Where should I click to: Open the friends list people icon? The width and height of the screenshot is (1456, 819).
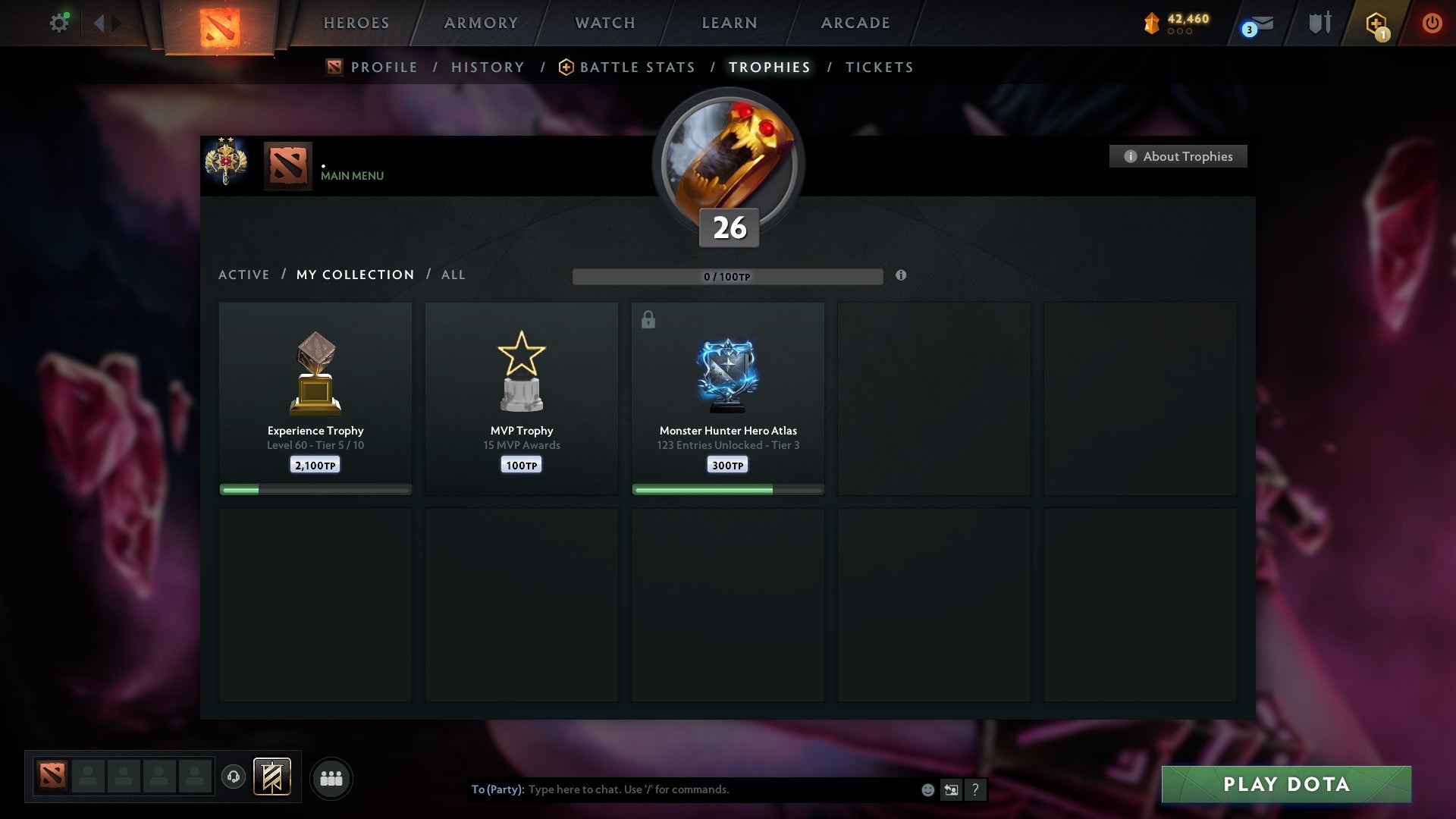(331, 778)
